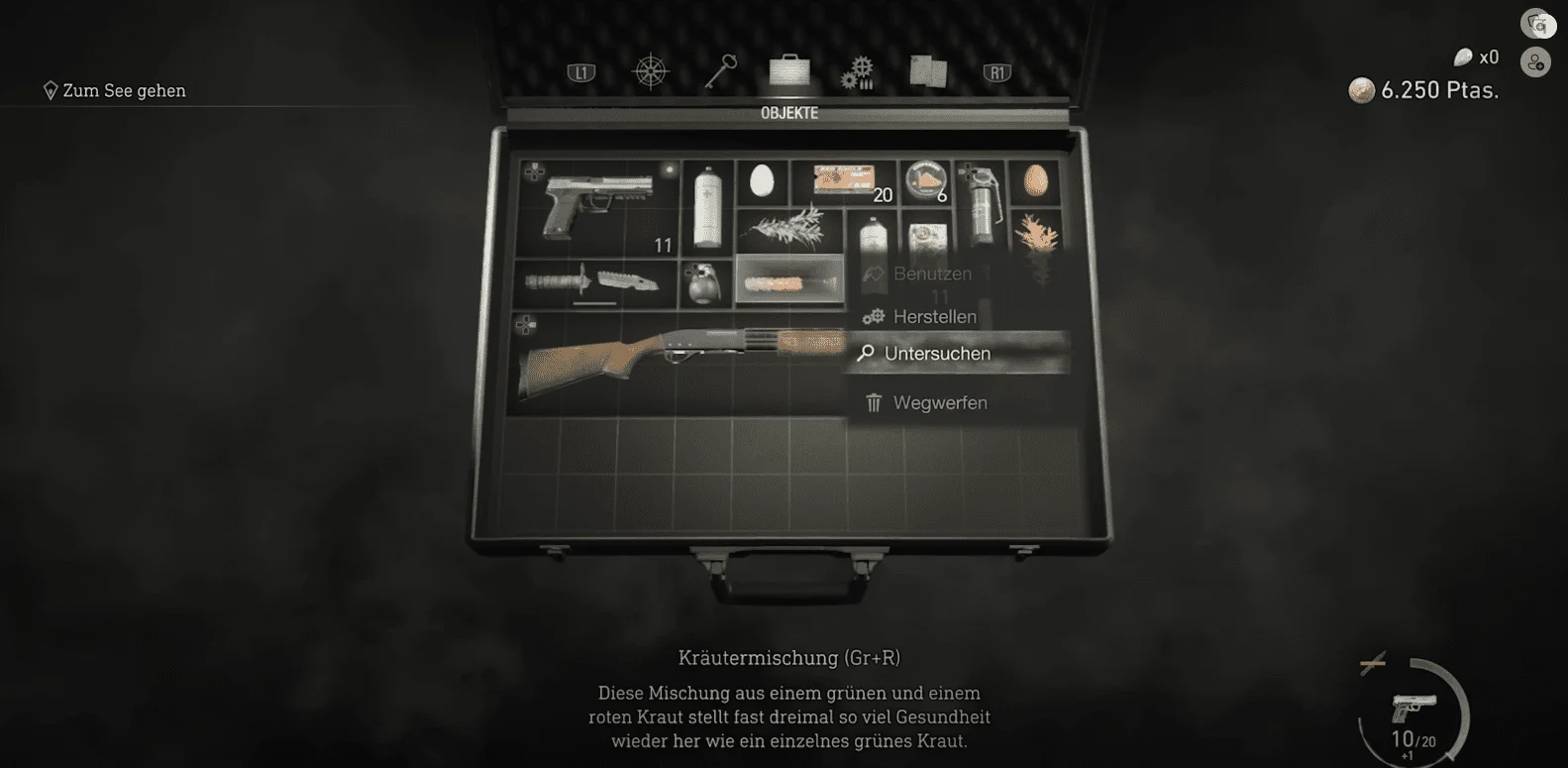Click the add-person overlay button
The image size is (1568, 768).
click(1535, 63)
